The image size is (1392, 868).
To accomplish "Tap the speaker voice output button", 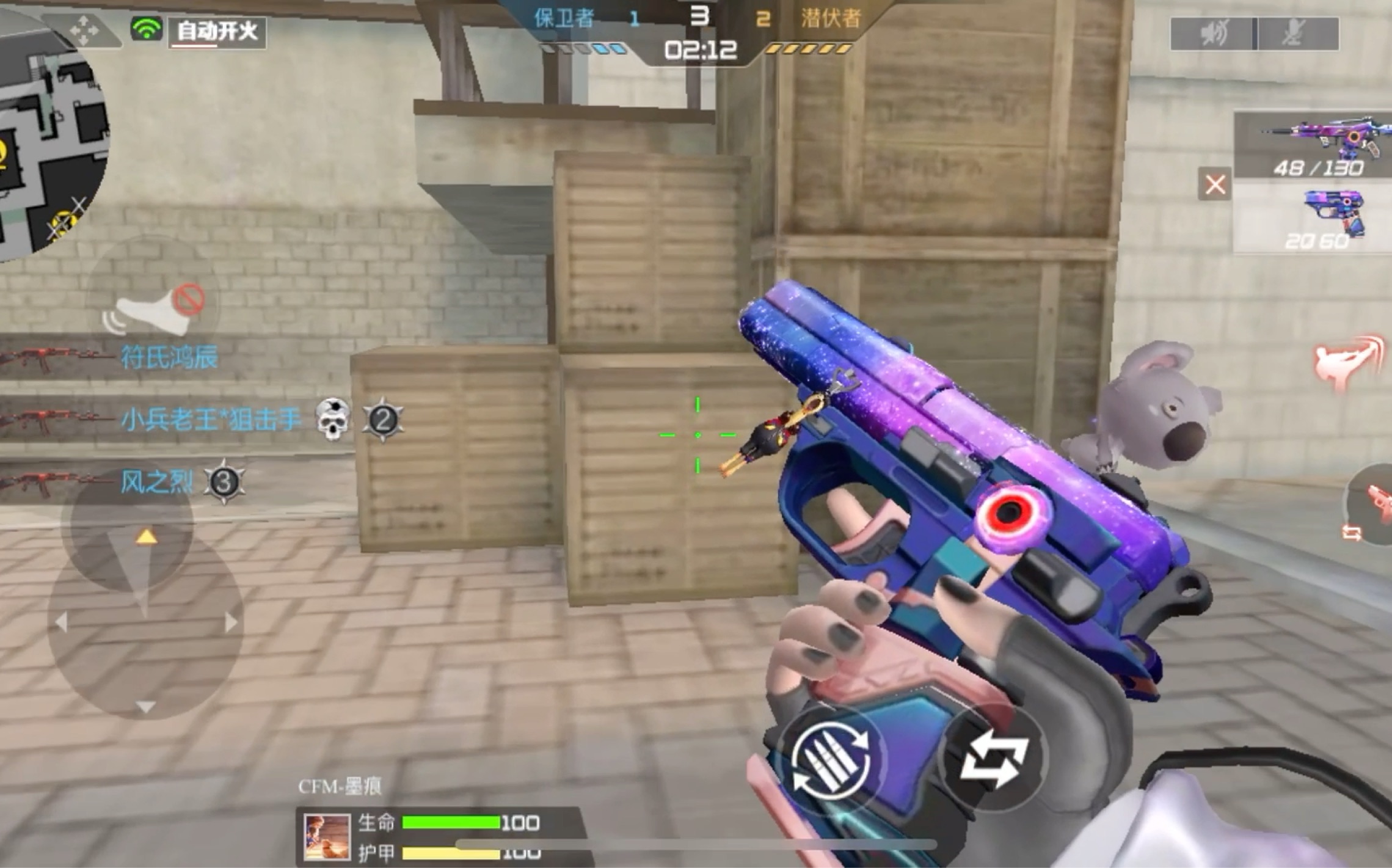I will 1212,33.
